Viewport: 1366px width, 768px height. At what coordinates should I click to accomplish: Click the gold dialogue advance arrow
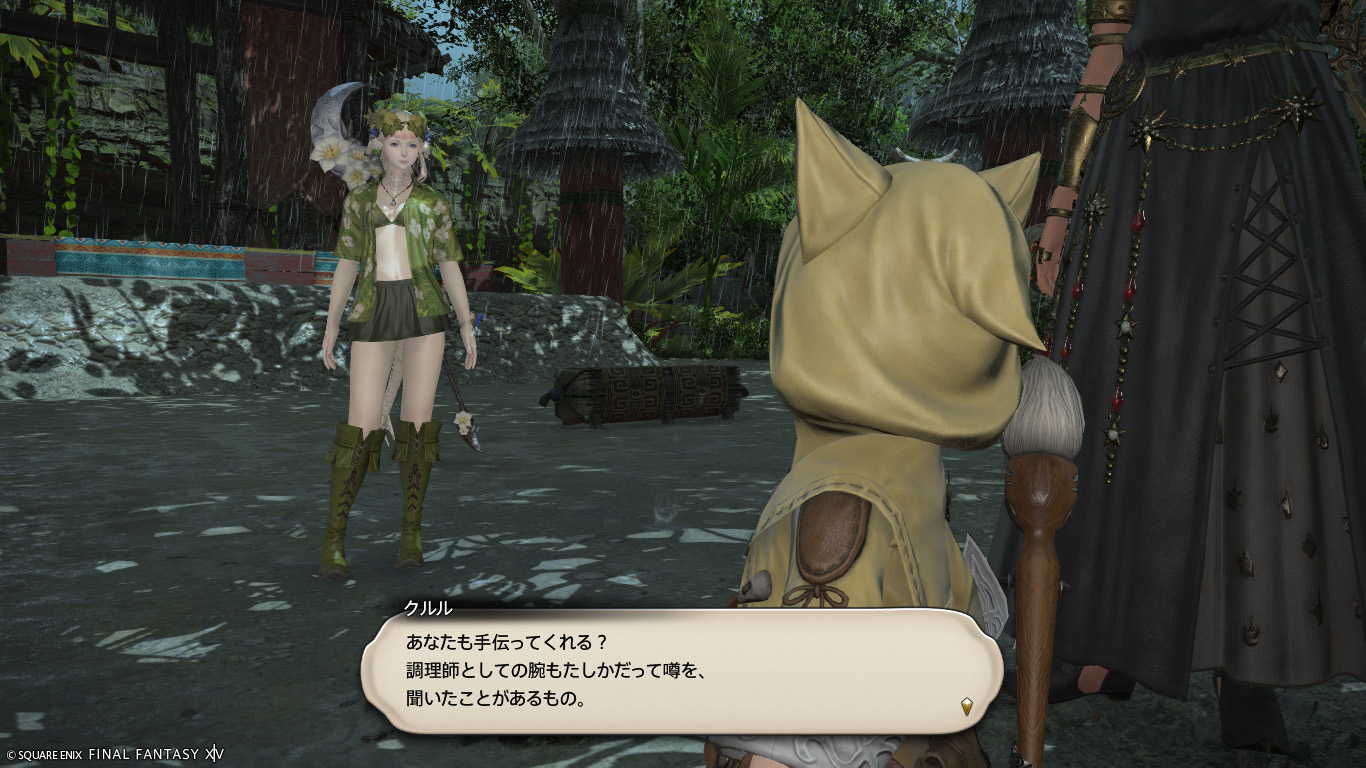coord(967,706)
